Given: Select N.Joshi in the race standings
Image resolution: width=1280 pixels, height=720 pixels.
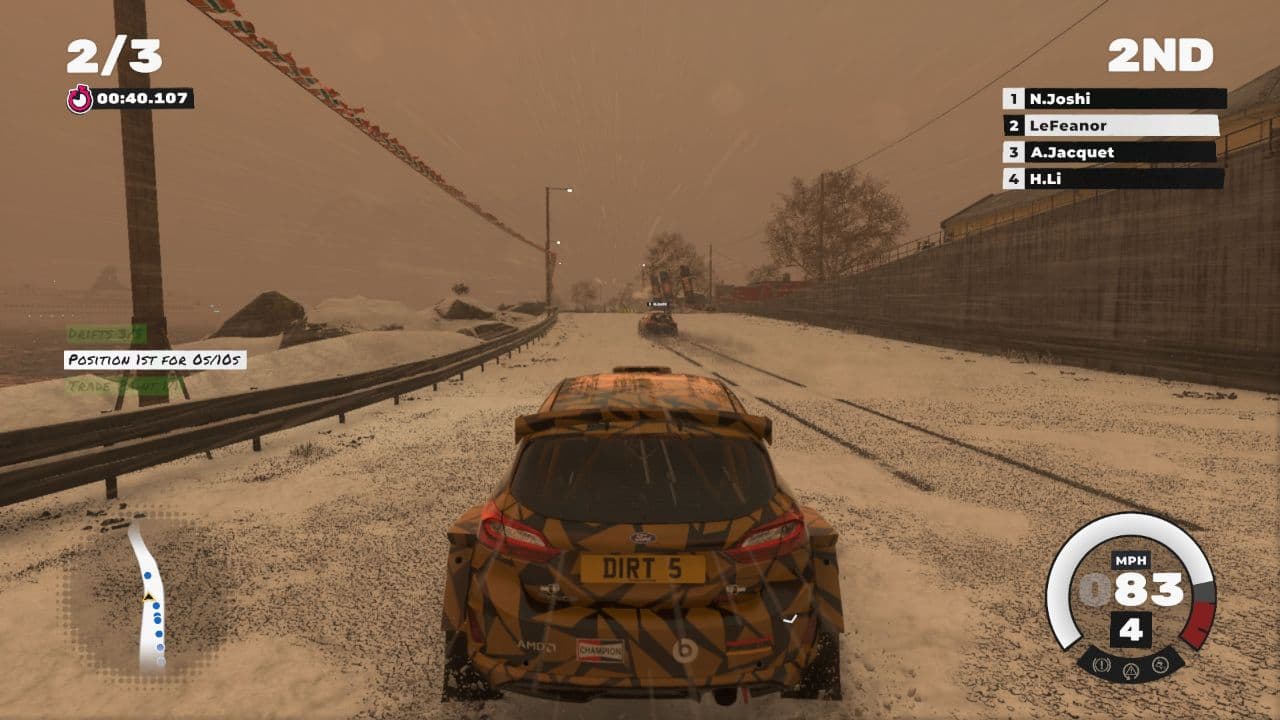Looking at the screenshot, I should coord(1114,99).
